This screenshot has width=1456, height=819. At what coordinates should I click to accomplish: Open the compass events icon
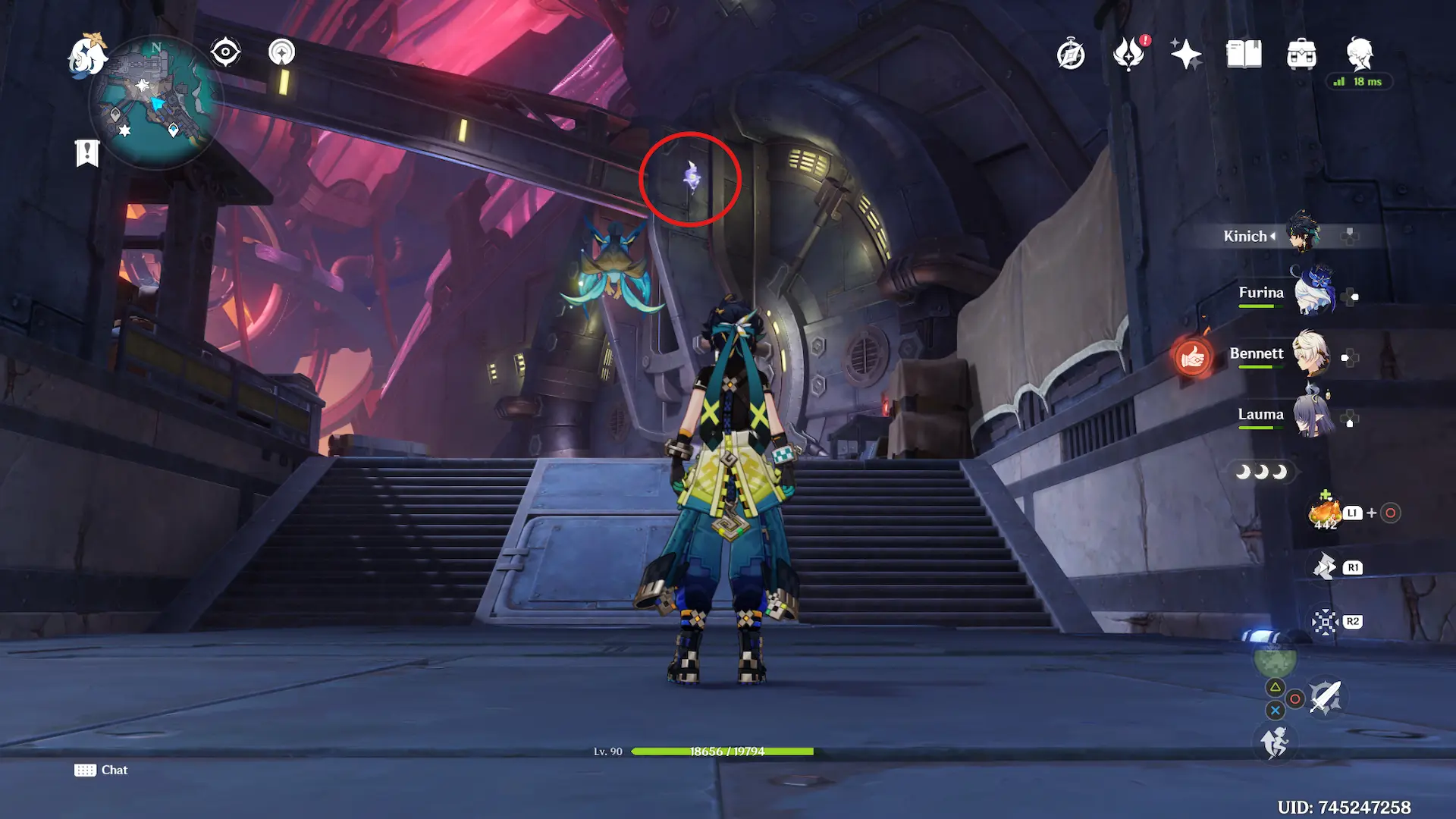point(1071,55)
